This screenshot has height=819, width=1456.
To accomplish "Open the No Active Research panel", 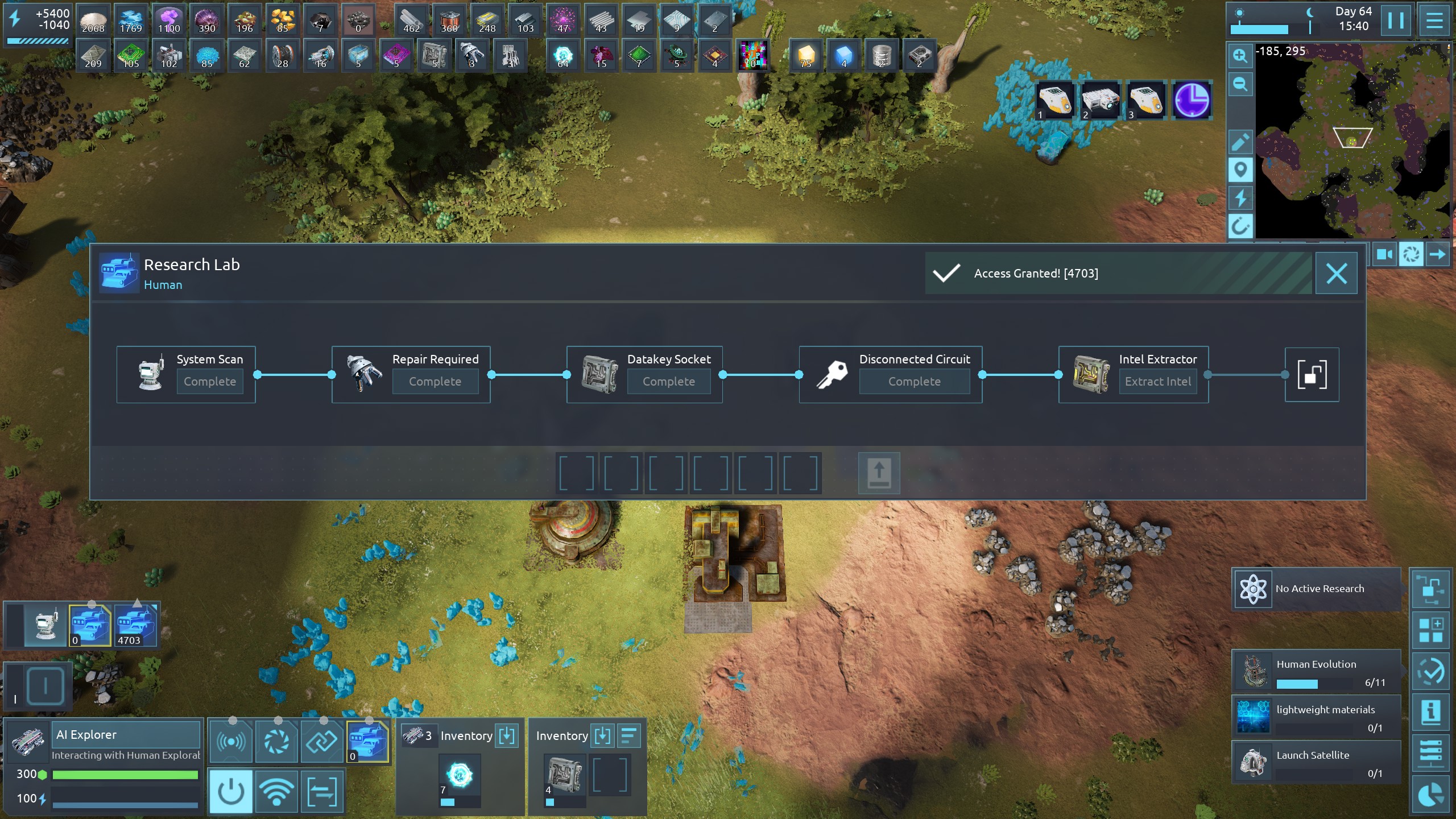I will (1316, 589).
